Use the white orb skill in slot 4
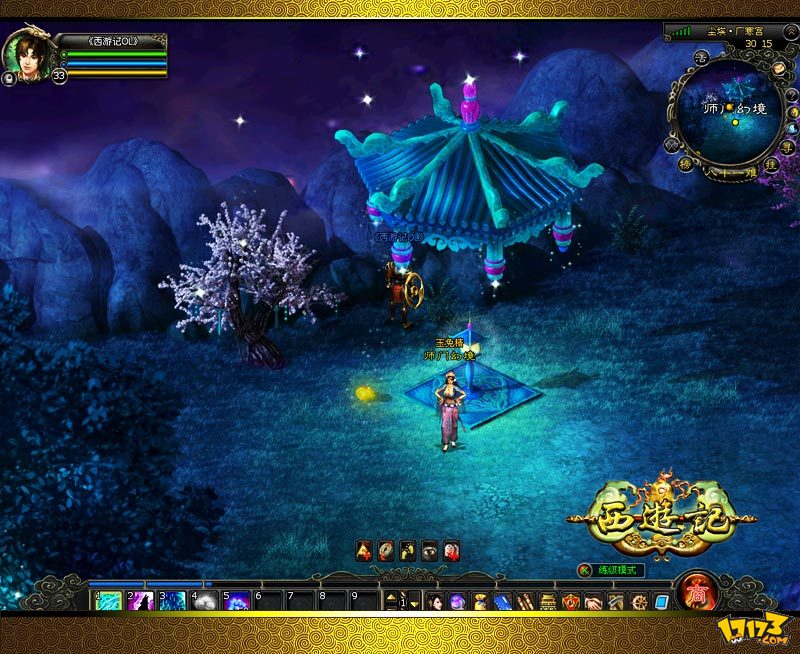The height and width of the screenshot is (654, 800). point(205,601)
